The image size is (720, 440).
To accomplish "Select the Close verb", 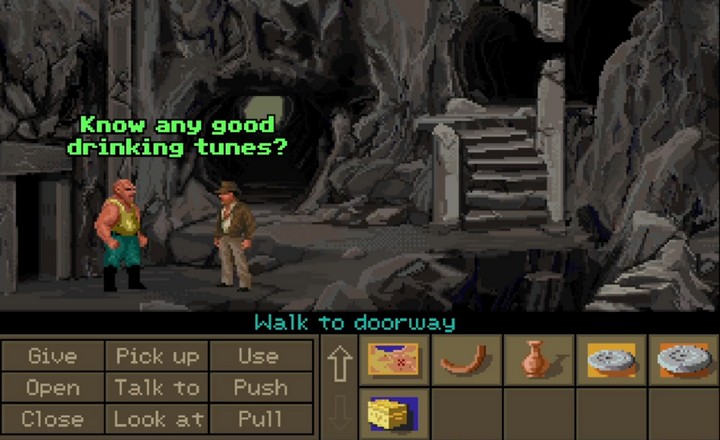I will click(x=52, y=419).
